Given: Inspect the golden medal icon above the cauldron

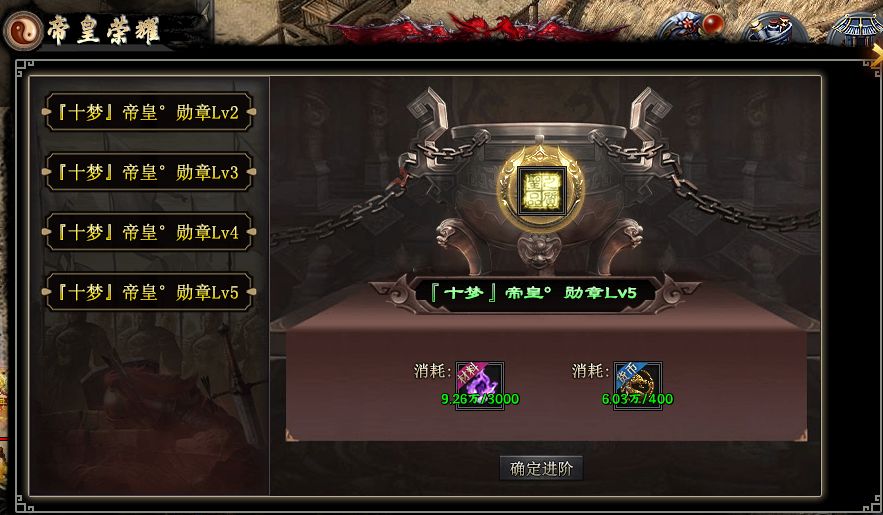Looking at the screenshot, I should [541, 187].
